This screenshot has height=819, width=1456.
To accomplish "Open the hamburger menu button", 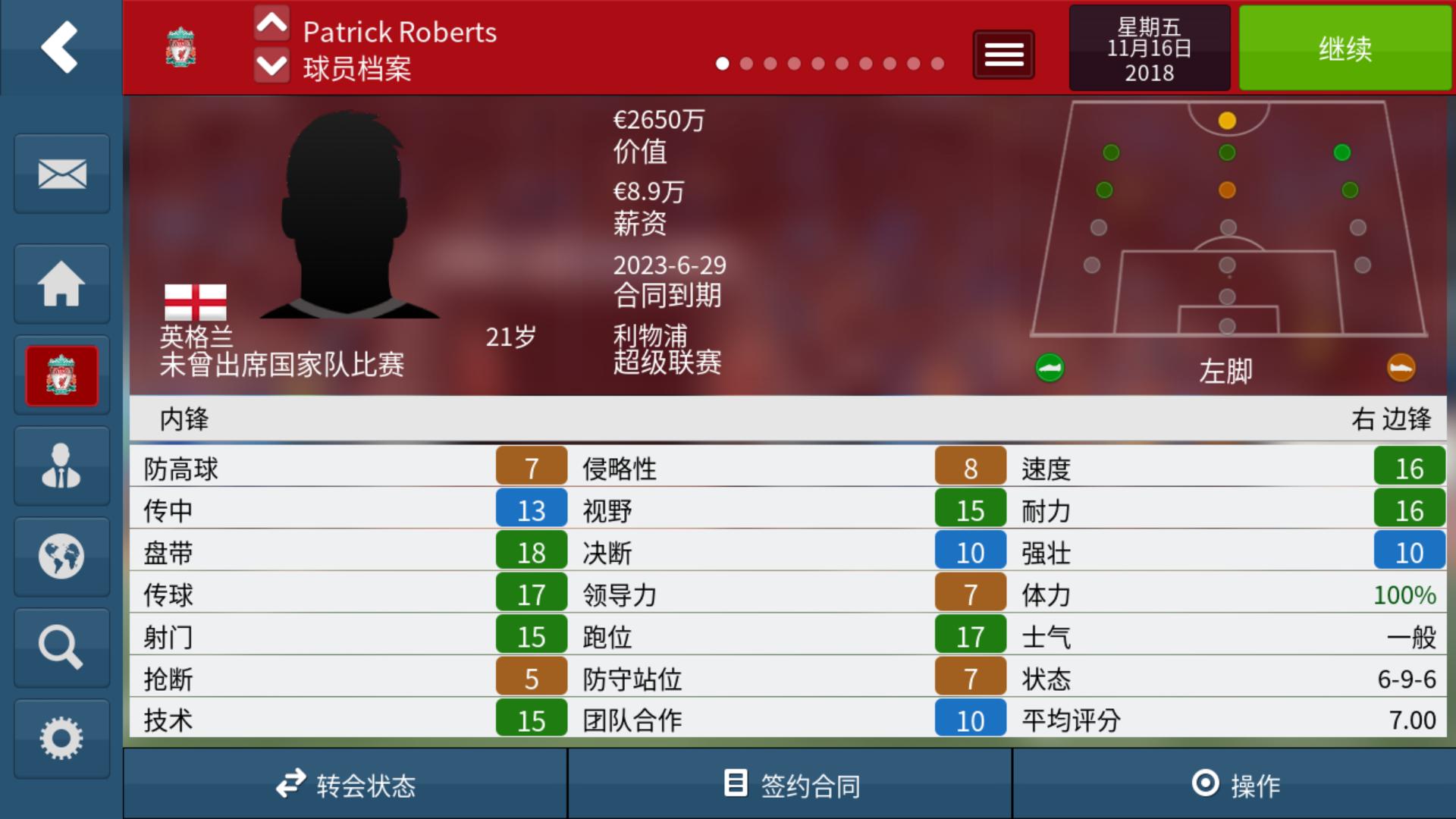I will pos(1003,55).
